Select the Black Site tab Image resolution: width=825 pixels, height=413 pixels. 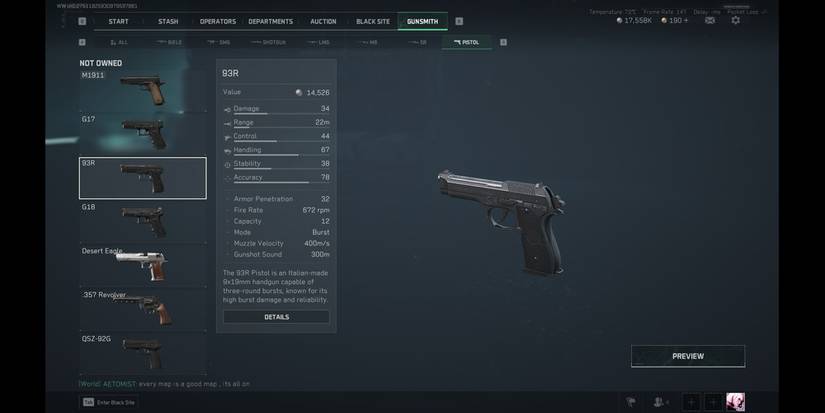click(x=373, y=21)
